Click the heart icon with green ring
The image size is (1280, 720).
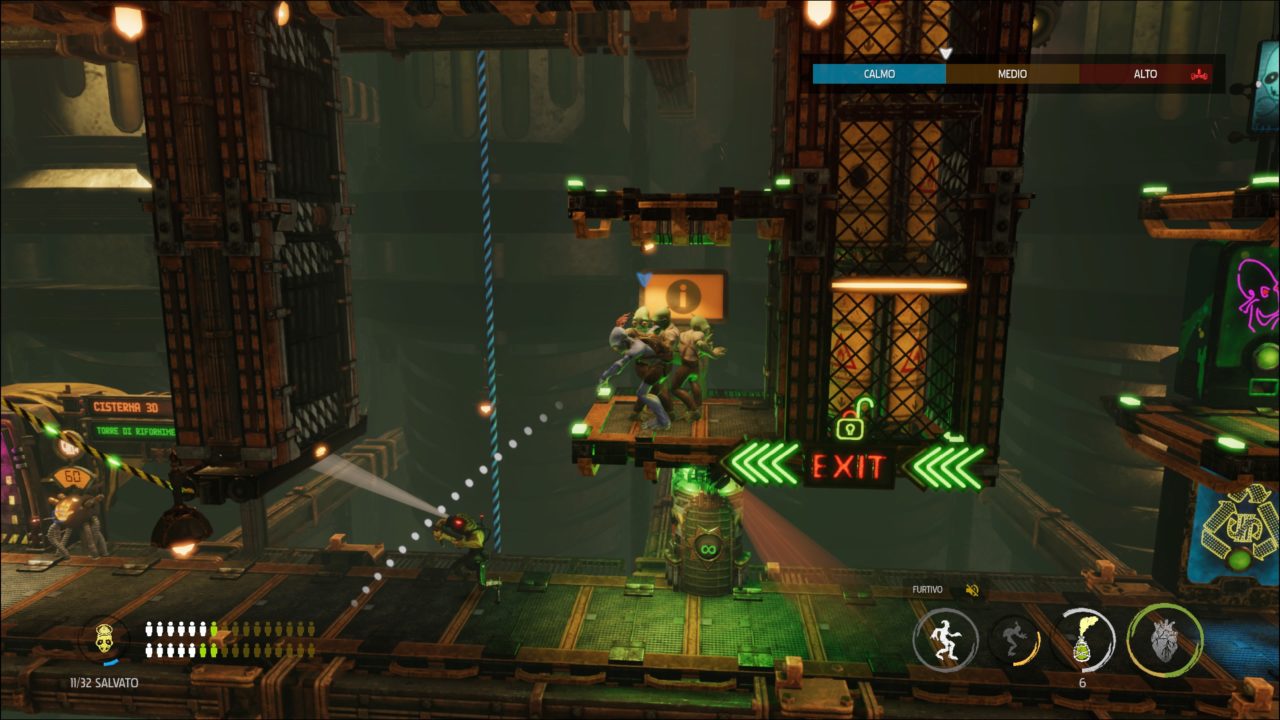[x=1165, y=640]
